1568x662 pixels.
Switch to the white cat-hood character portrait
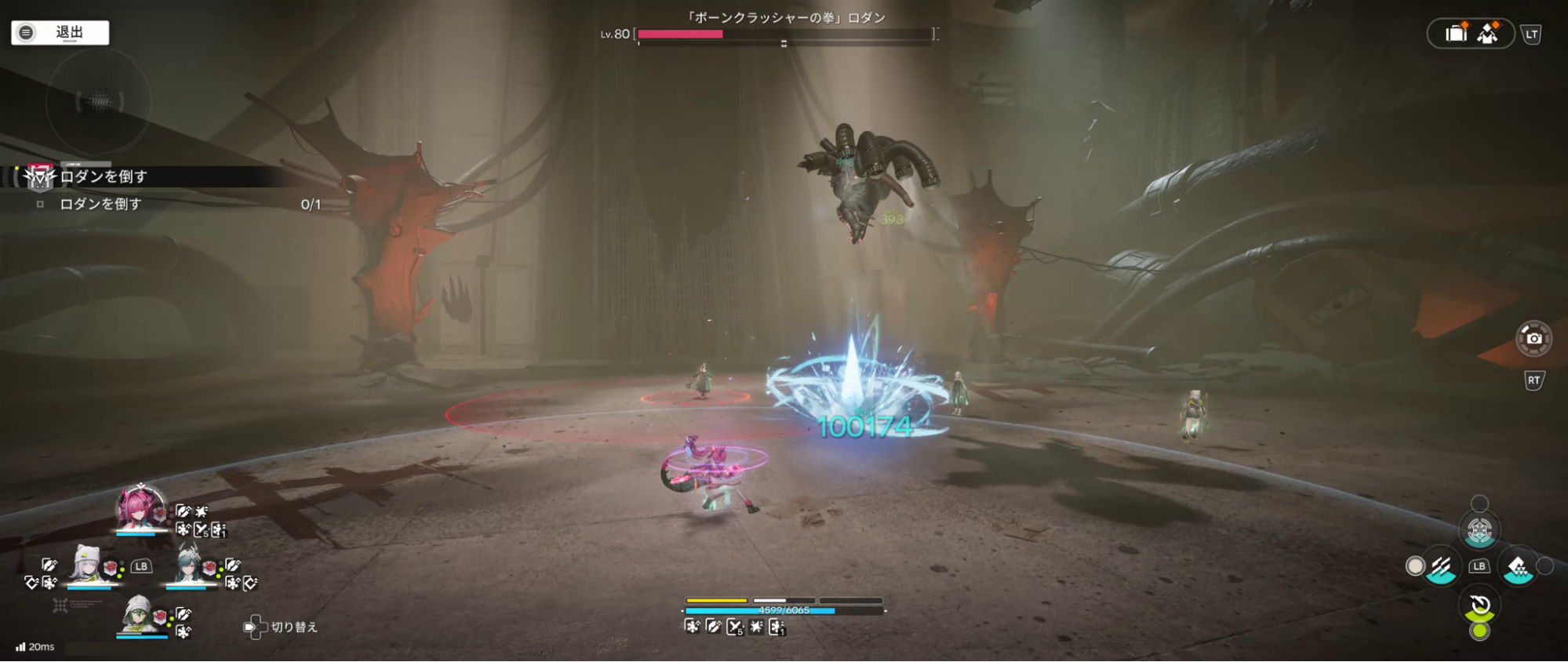pos(85,564)
